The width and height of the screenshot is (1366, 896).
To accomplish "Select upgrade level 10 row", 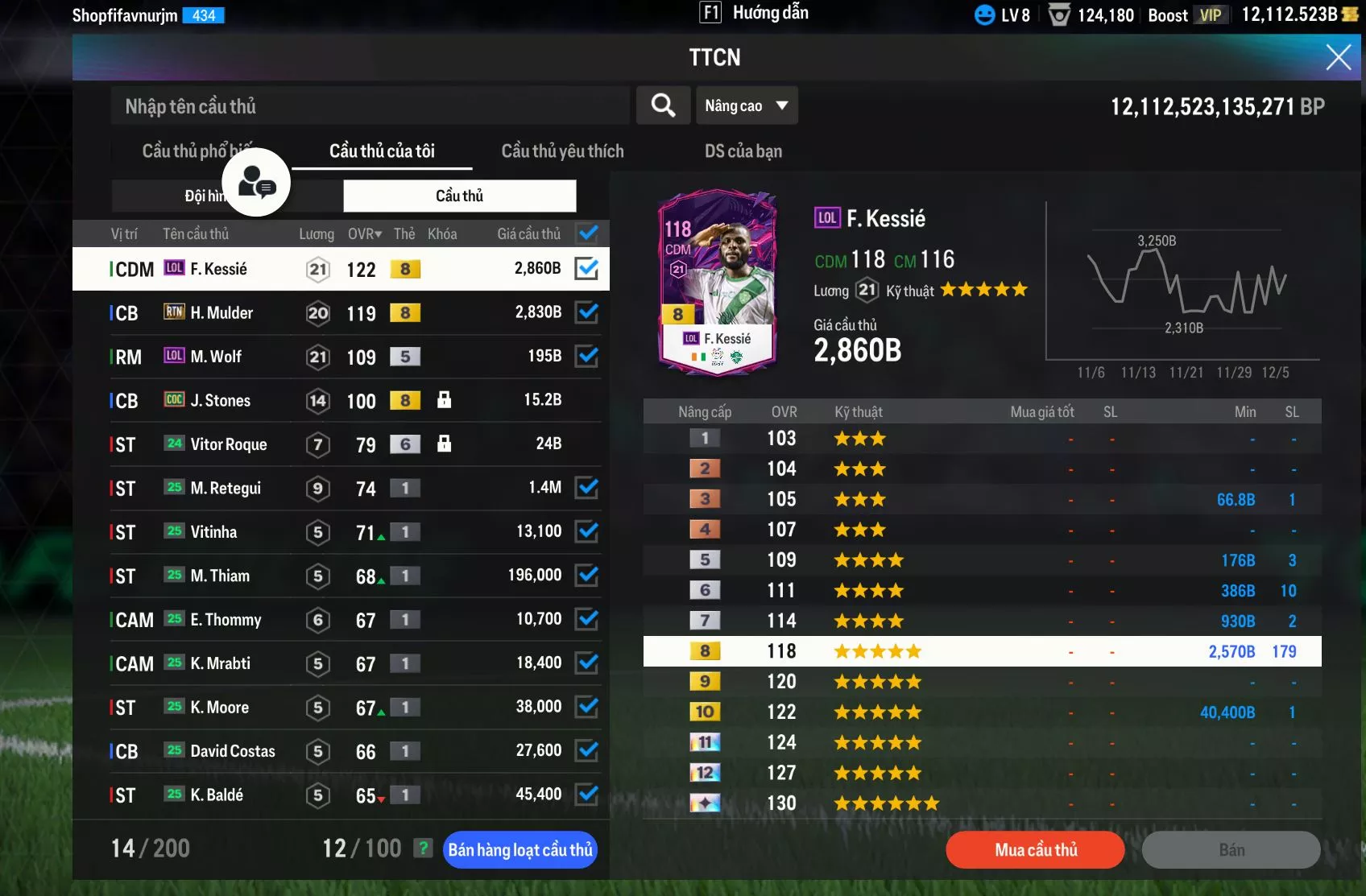I will tap(982, 712).
